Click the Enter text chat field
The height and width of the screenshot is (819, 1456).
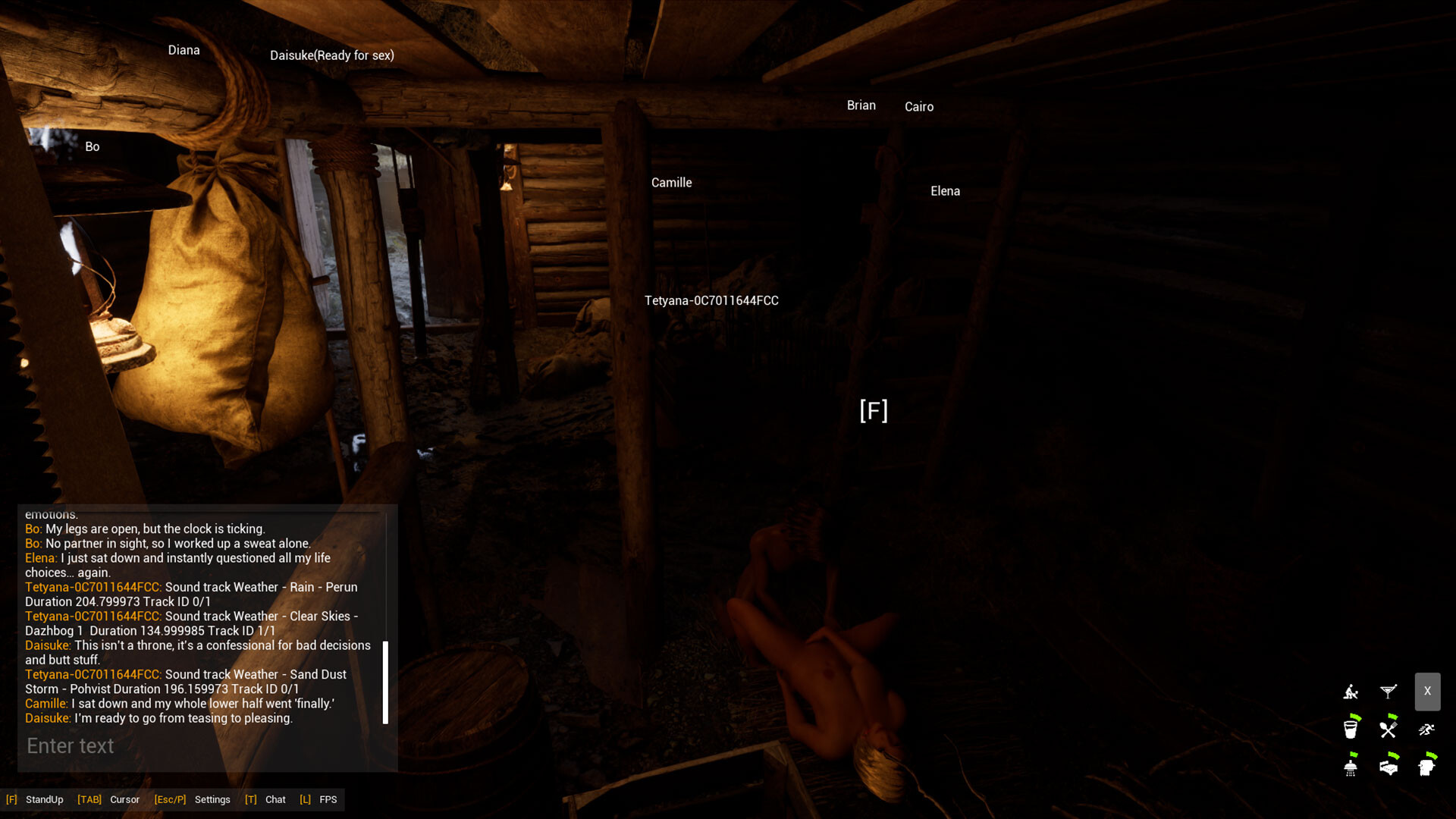click(70, 746)
